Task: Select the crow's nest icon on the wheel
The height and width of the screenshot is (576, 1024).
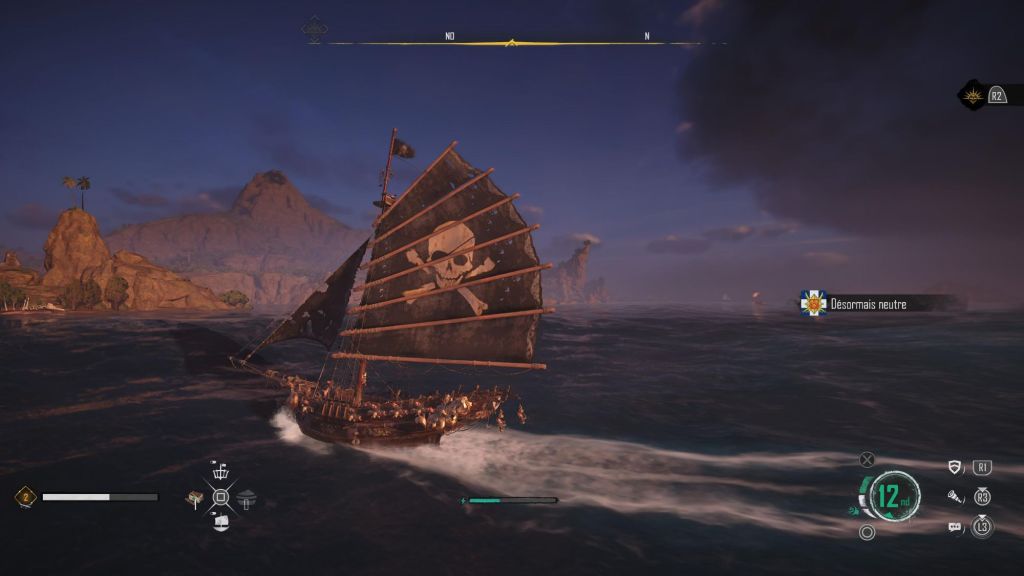Action: tap(221, 472)
